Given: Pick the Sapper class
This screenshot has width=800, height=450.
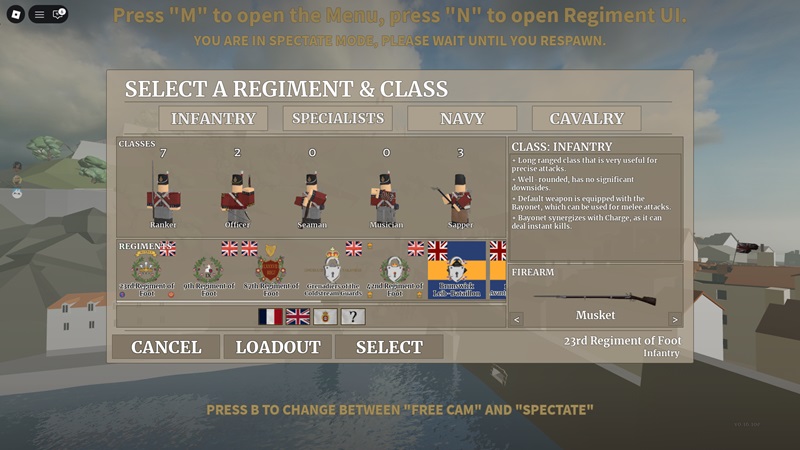Looking at the screenshot, I should (x=459, y=195).
